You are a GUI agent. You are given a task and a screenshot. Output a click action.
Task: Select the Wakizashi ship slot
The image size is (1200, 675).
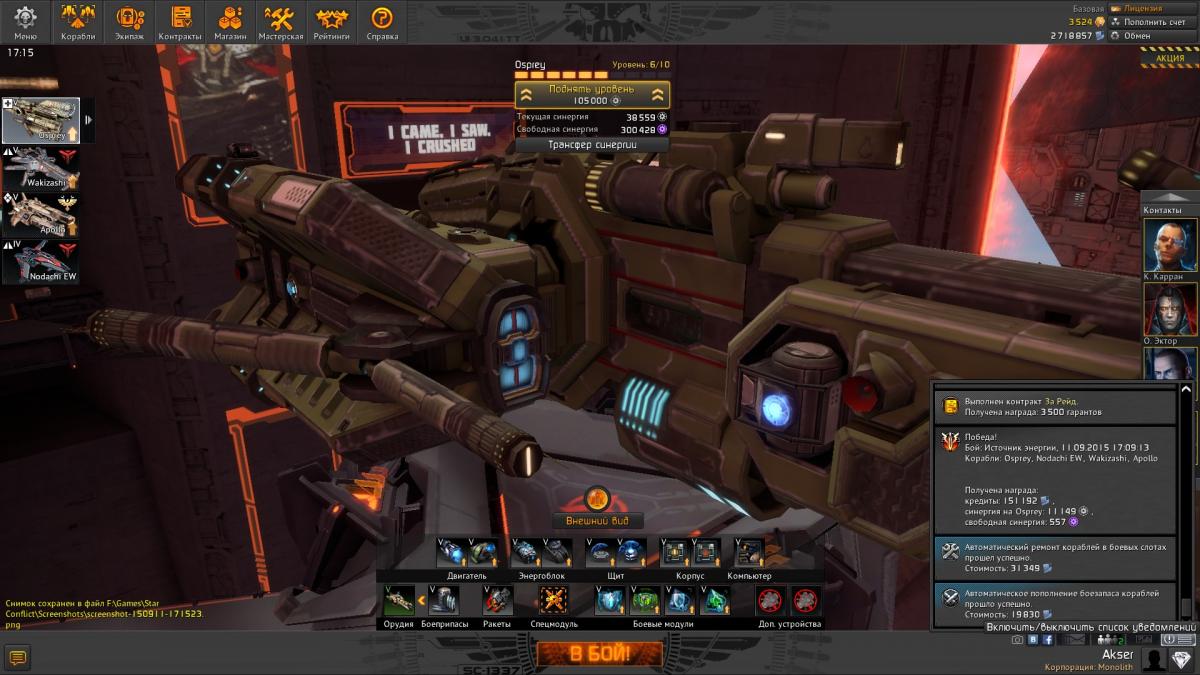point(41,167)
